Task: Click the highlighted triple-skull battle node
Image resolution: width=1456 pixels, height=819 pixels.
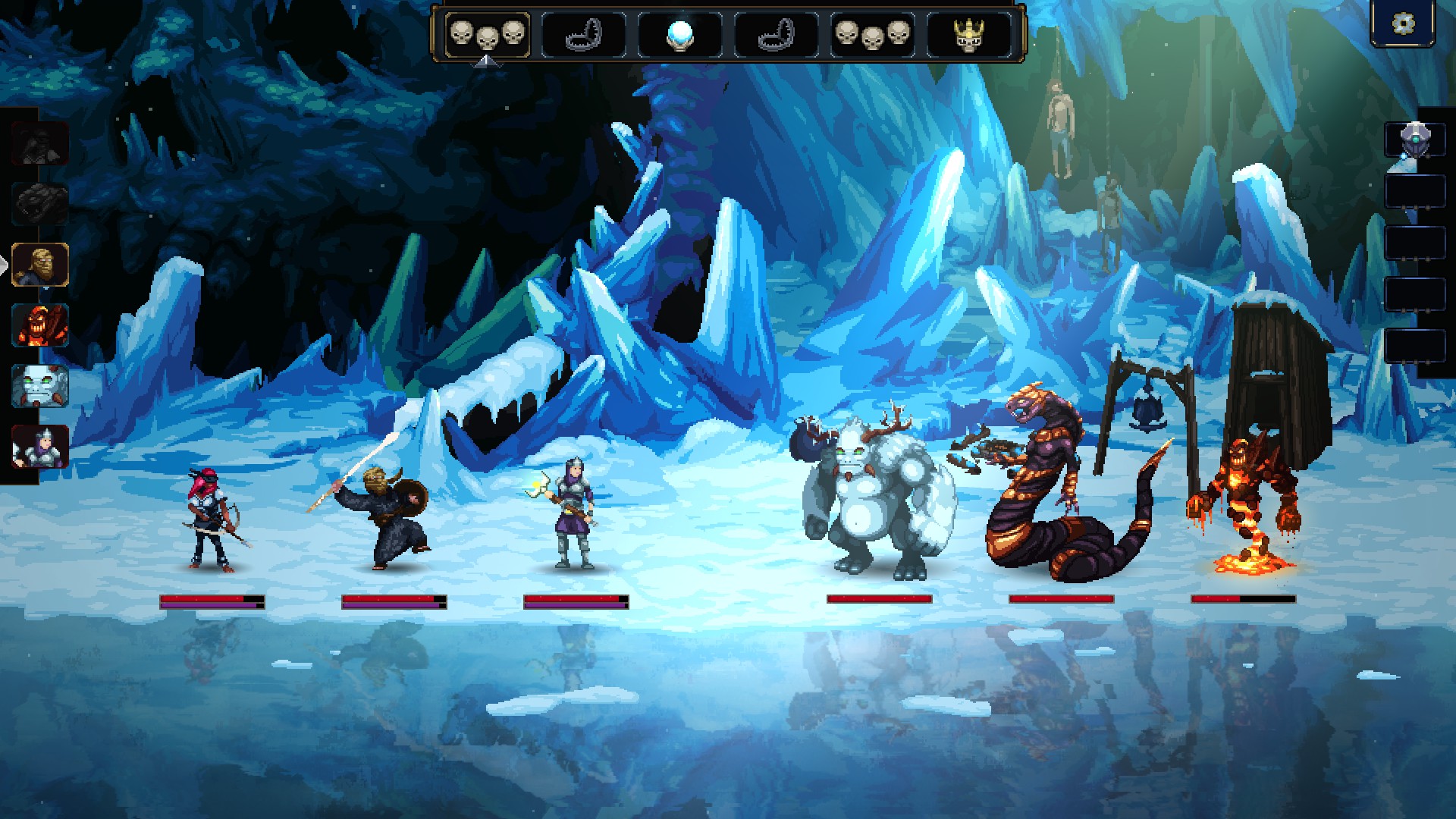Action: (x=487, y=35)
